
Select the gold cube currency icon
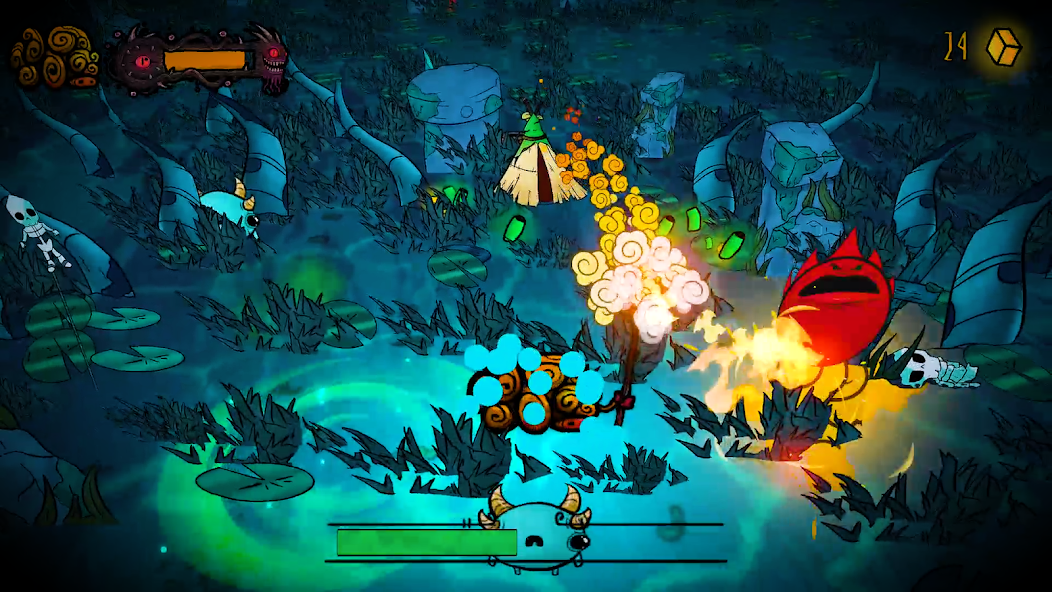(1003, 47)
